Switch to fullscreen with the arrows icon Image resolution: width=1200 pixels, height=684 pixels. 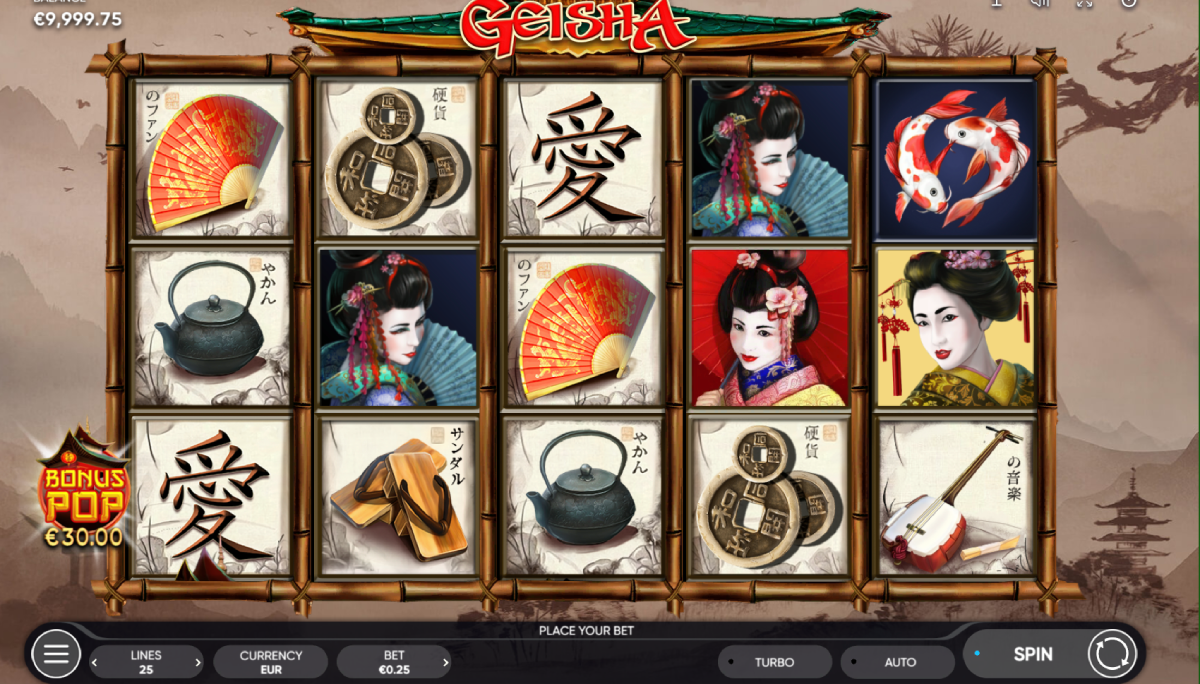[x=1085, y=3]
